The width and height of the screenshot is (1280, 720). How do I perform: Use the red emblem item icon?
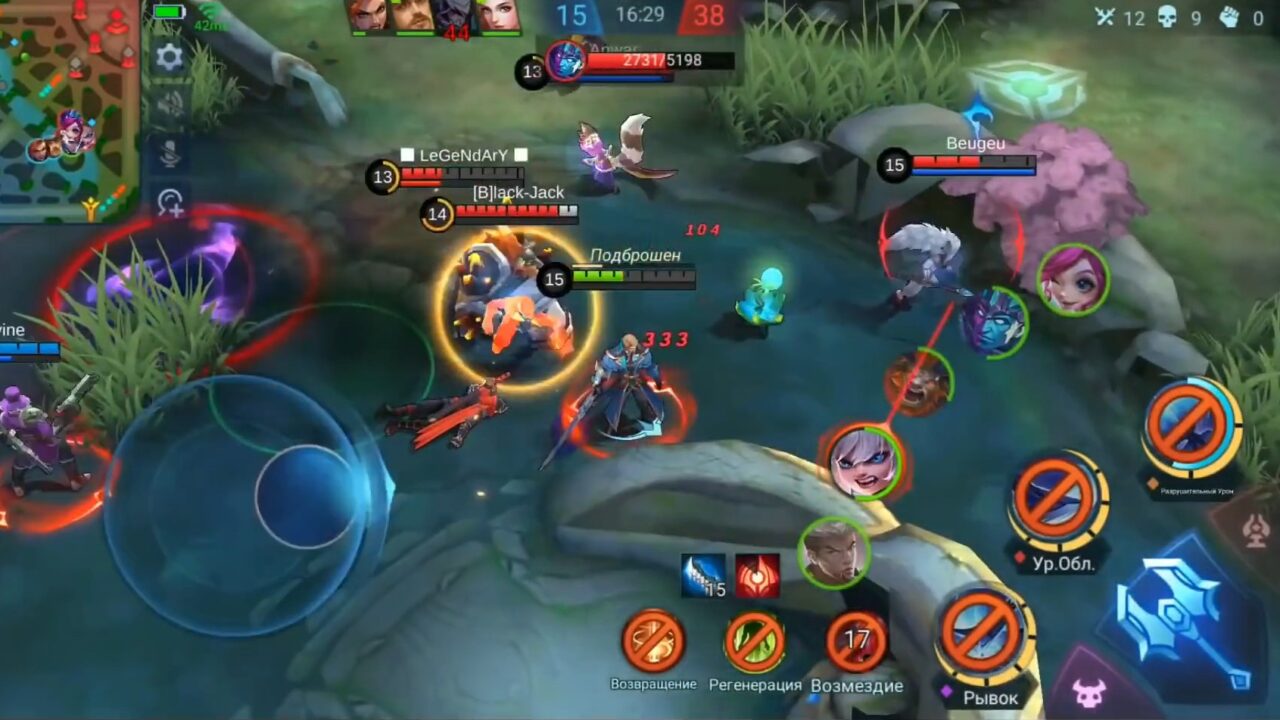(x=757, y=576)
